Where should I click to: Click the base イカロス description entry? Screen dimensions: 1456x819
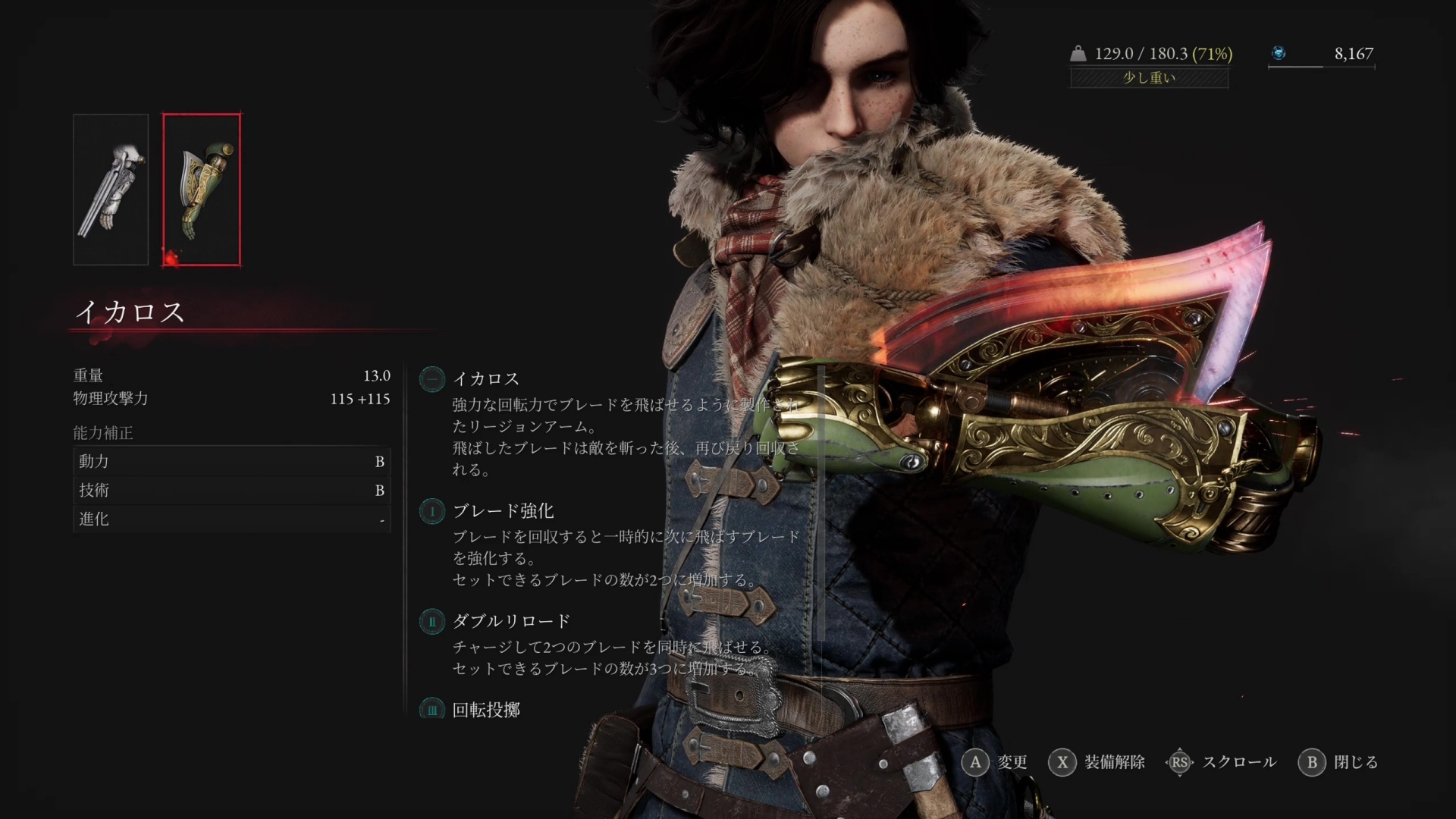click(486, 378)
